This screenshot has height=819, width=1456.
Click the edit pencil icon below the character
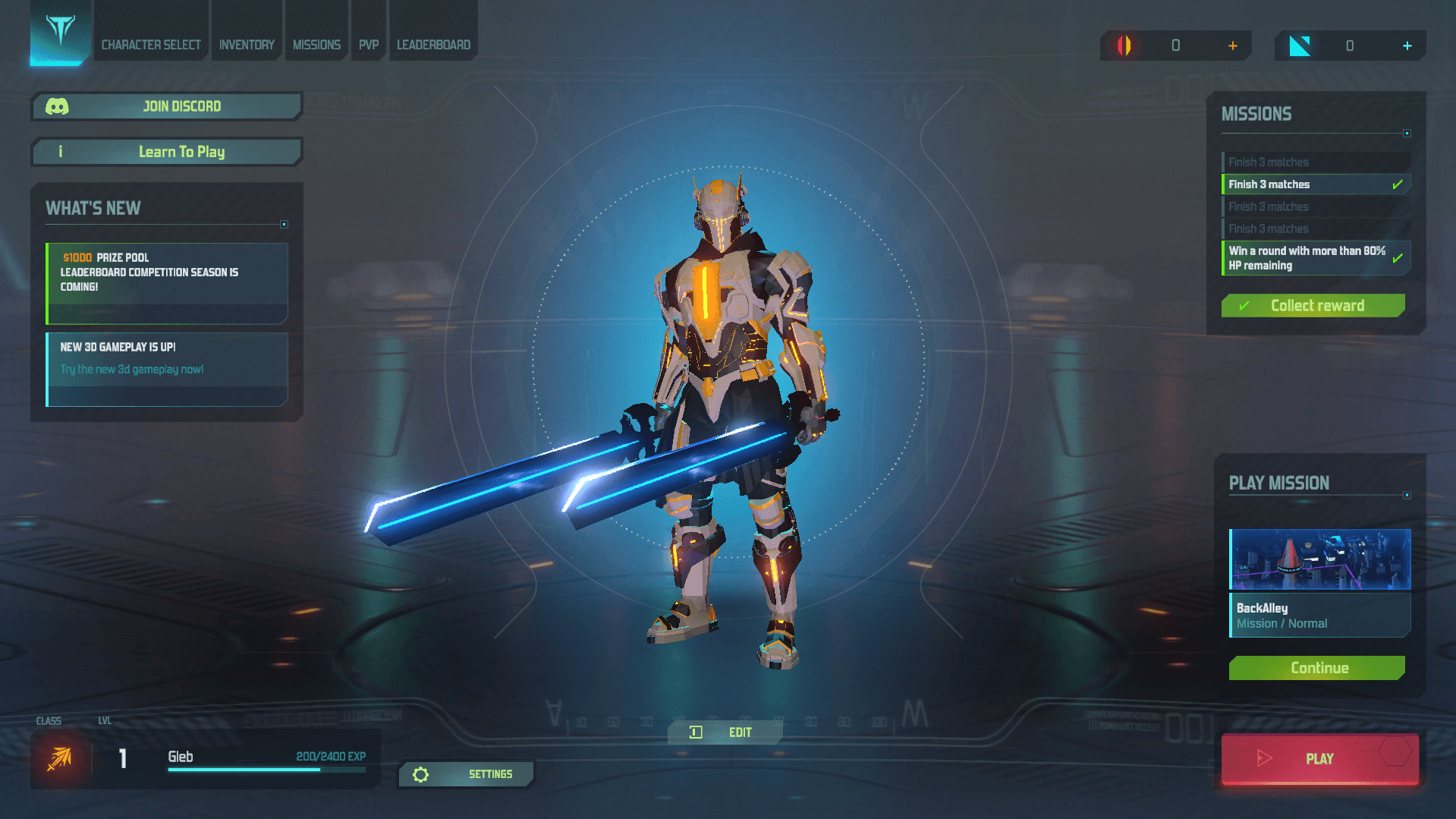click(694, 732)
